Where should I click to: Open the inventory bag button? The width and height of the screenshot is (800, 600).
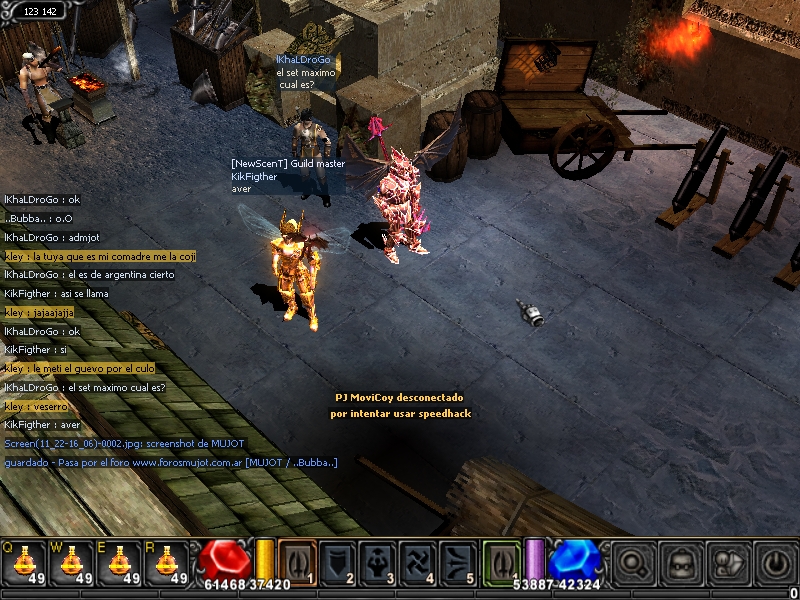coord(681,561)
